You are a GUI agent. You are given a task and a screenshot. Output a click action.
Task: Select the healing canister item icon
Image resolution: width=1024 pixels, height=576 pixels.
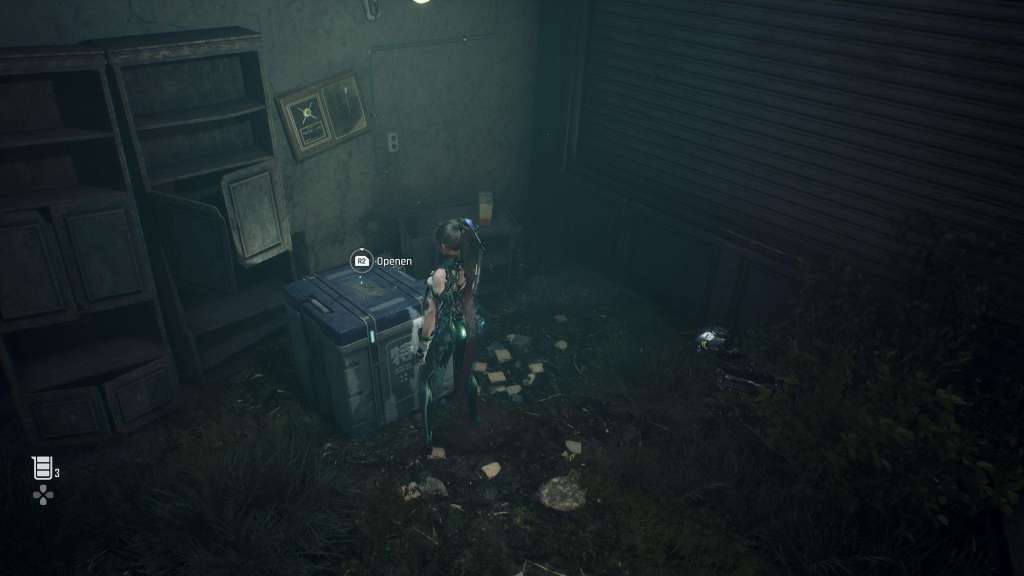(x=41, y=467)
